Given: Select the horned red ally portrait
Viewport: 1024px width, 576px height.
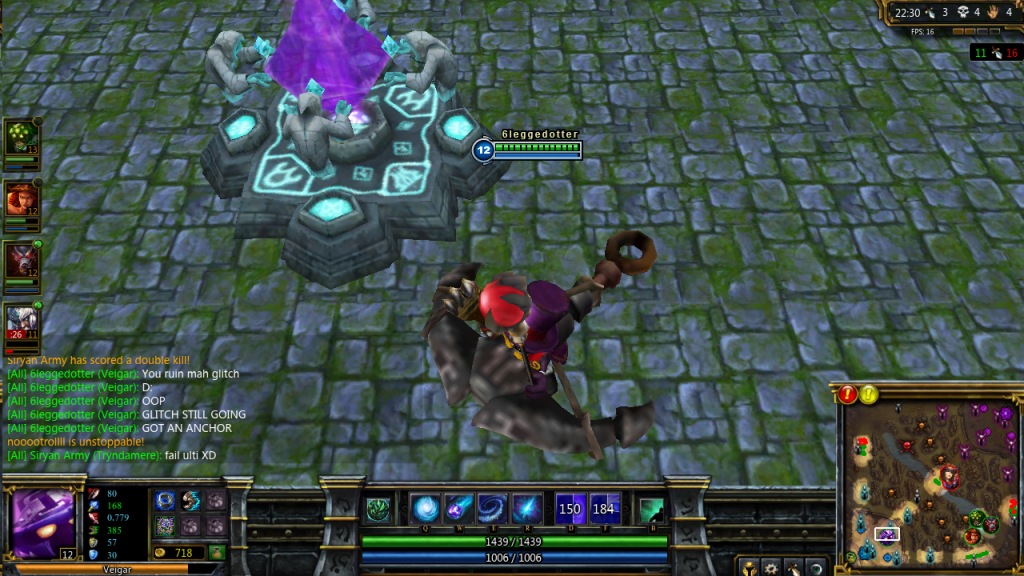Looking at the screenshot, I should 20,260.
